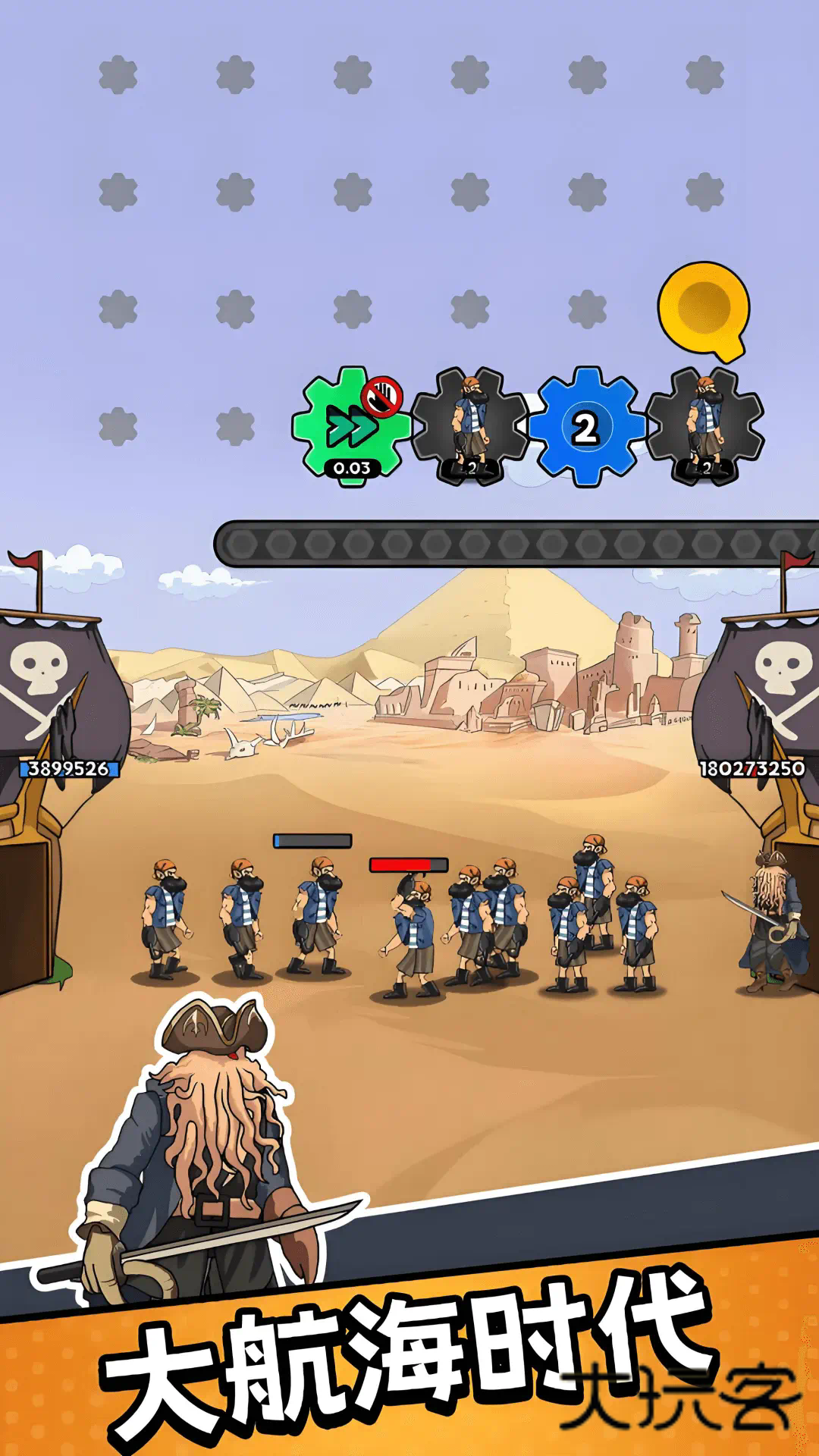819x1456 pixels.
Task: Select the green fast-forward speed gear
Action: (x=350, y=427)
